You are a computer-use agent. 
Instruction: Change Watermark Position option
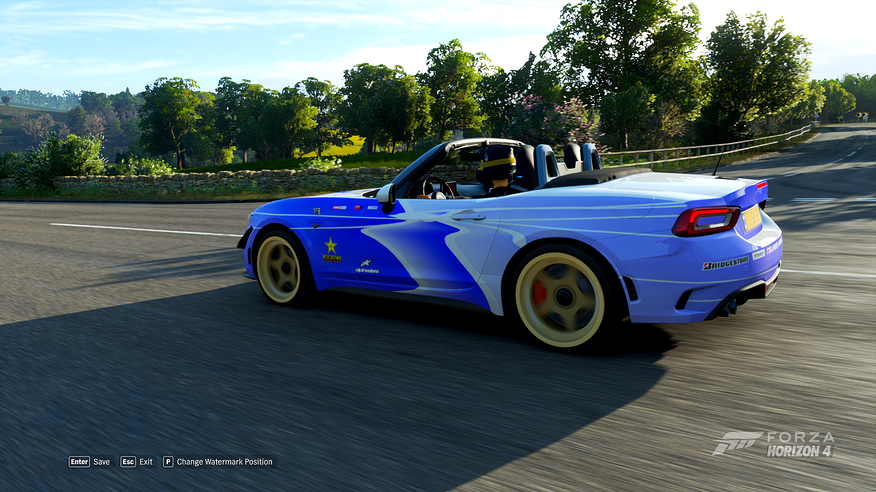pyautogui.click(x=218, y=462)
